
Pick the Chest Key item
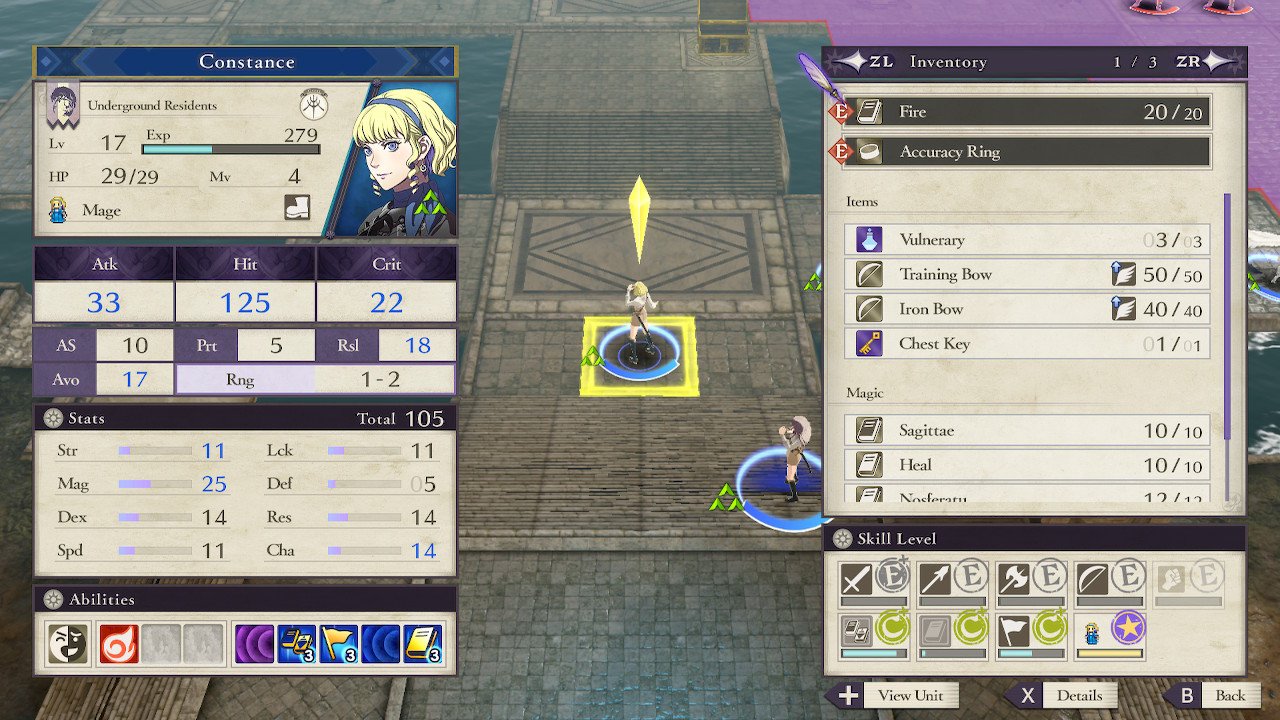click(1030, 344)
